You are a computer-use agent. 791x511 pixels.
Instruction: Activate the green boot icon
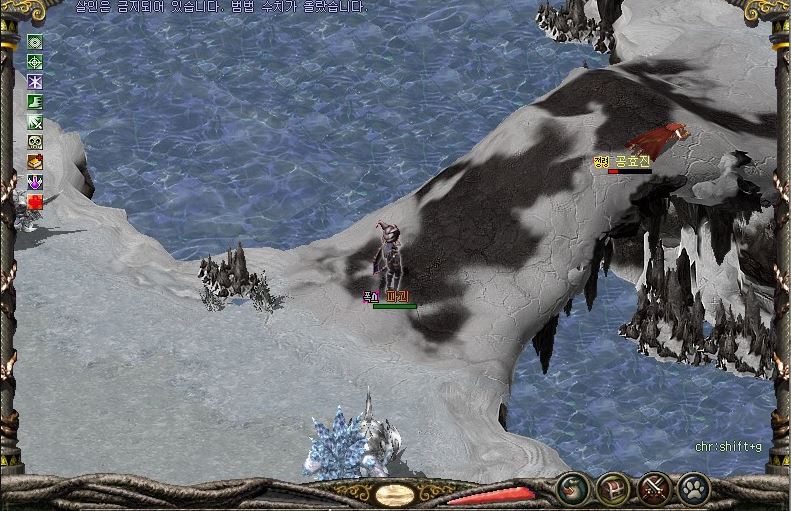coord(35,102)
